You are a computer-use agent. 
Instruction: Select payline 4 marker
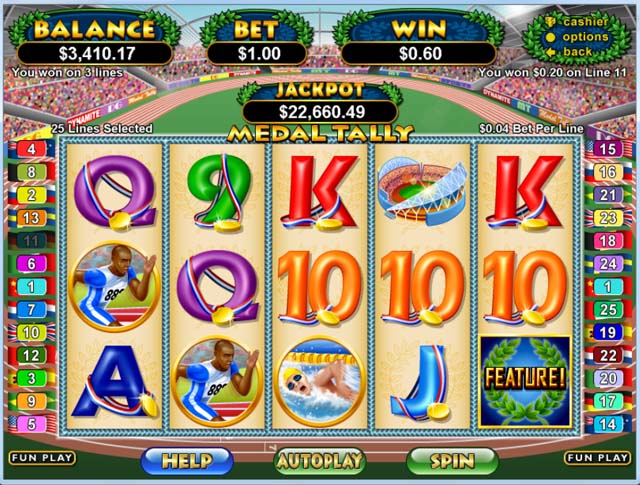click(x=31, y=149)
